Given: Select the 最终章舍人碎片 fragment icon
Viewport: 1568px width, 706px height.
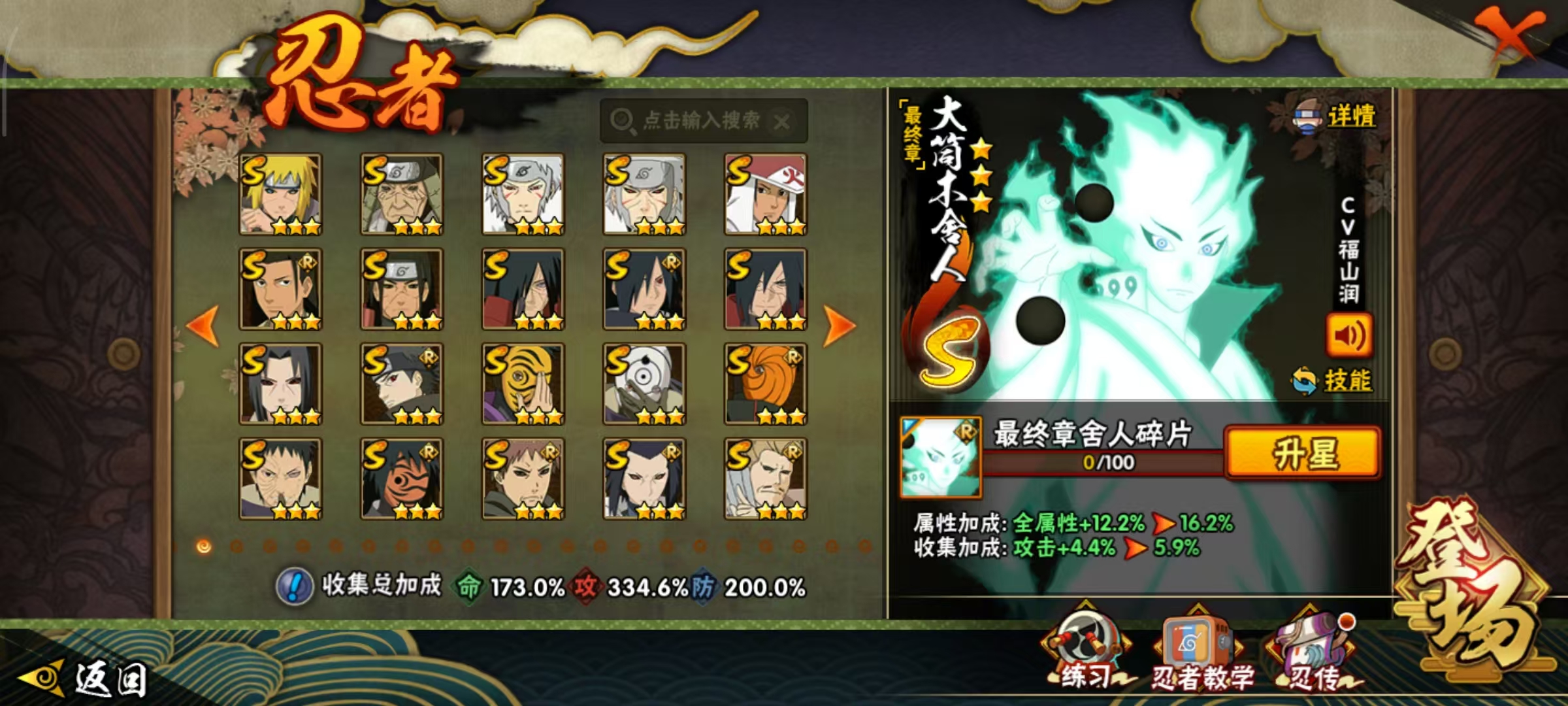Looking at the screenshot, I should 940,458.
